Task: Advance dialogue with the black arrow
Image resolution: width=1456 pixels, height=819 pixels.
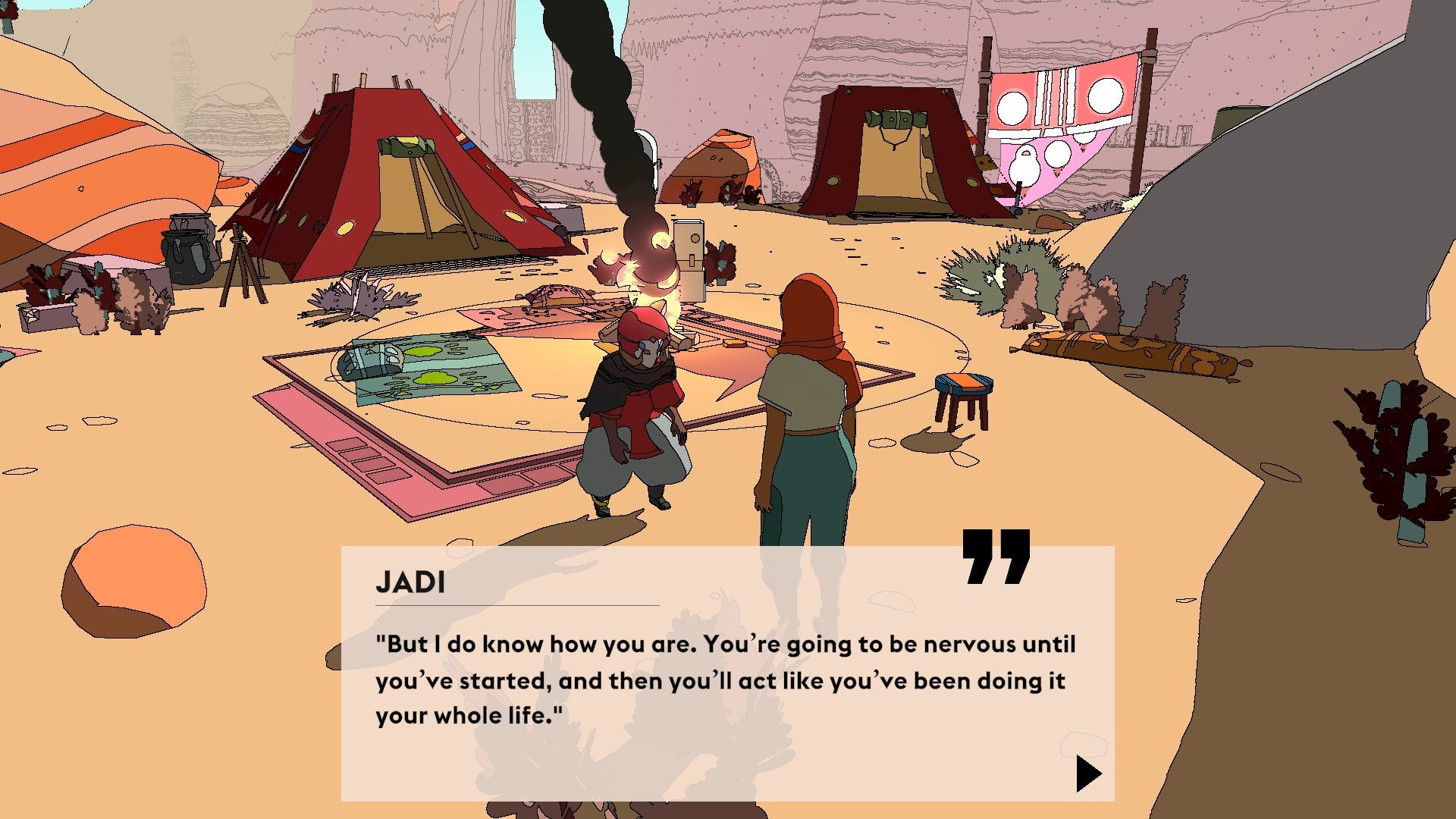Action: [1087, 773]
